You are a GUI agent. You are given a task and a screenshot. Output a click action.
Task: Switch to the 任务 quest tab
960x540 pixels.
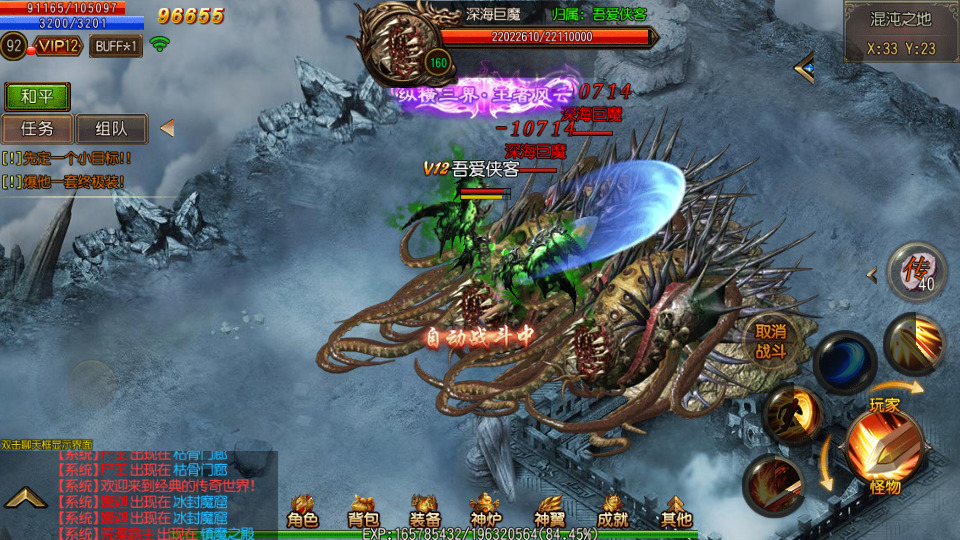37,129
